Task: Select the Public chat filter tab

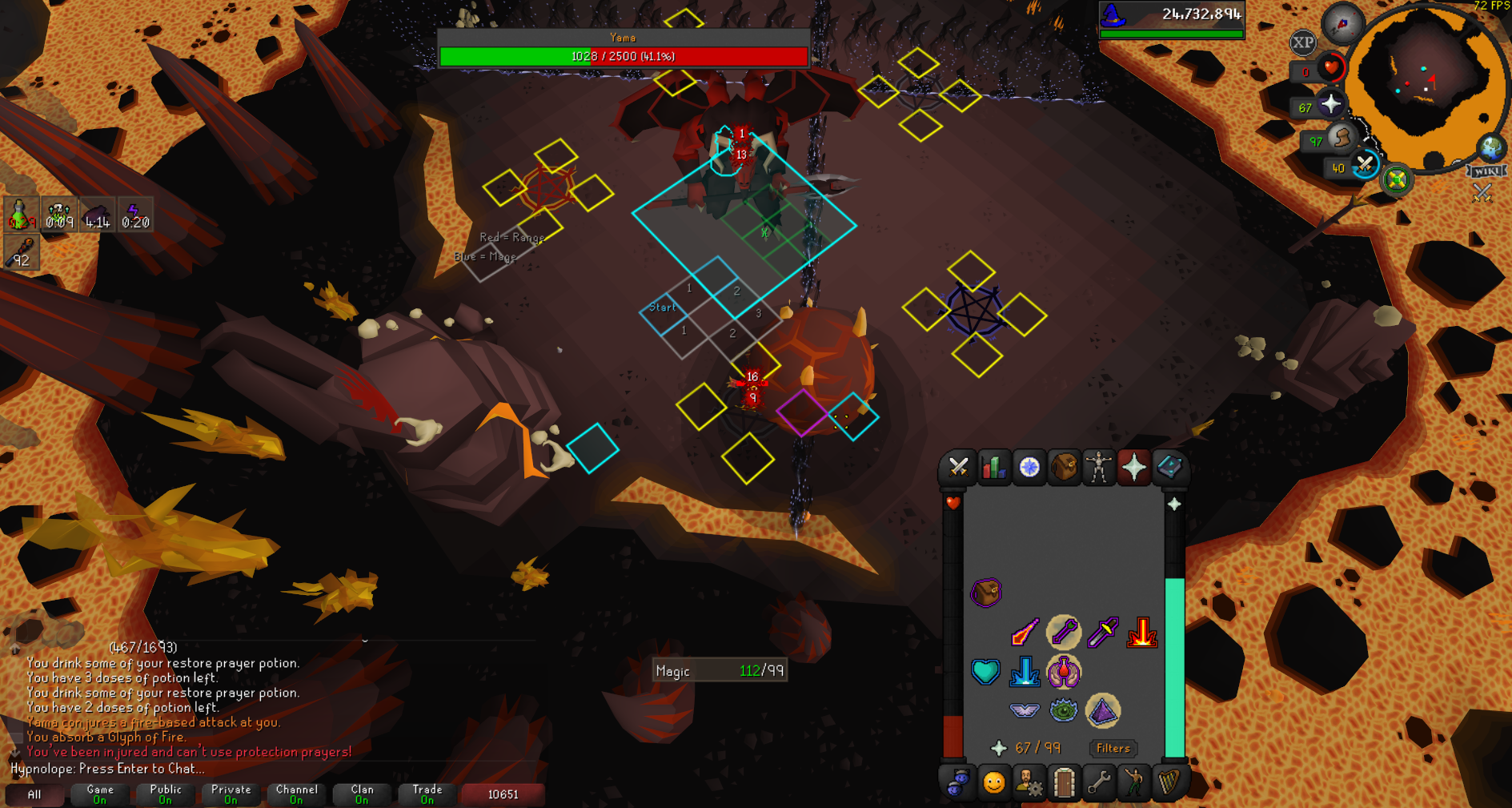Action: 165,794
